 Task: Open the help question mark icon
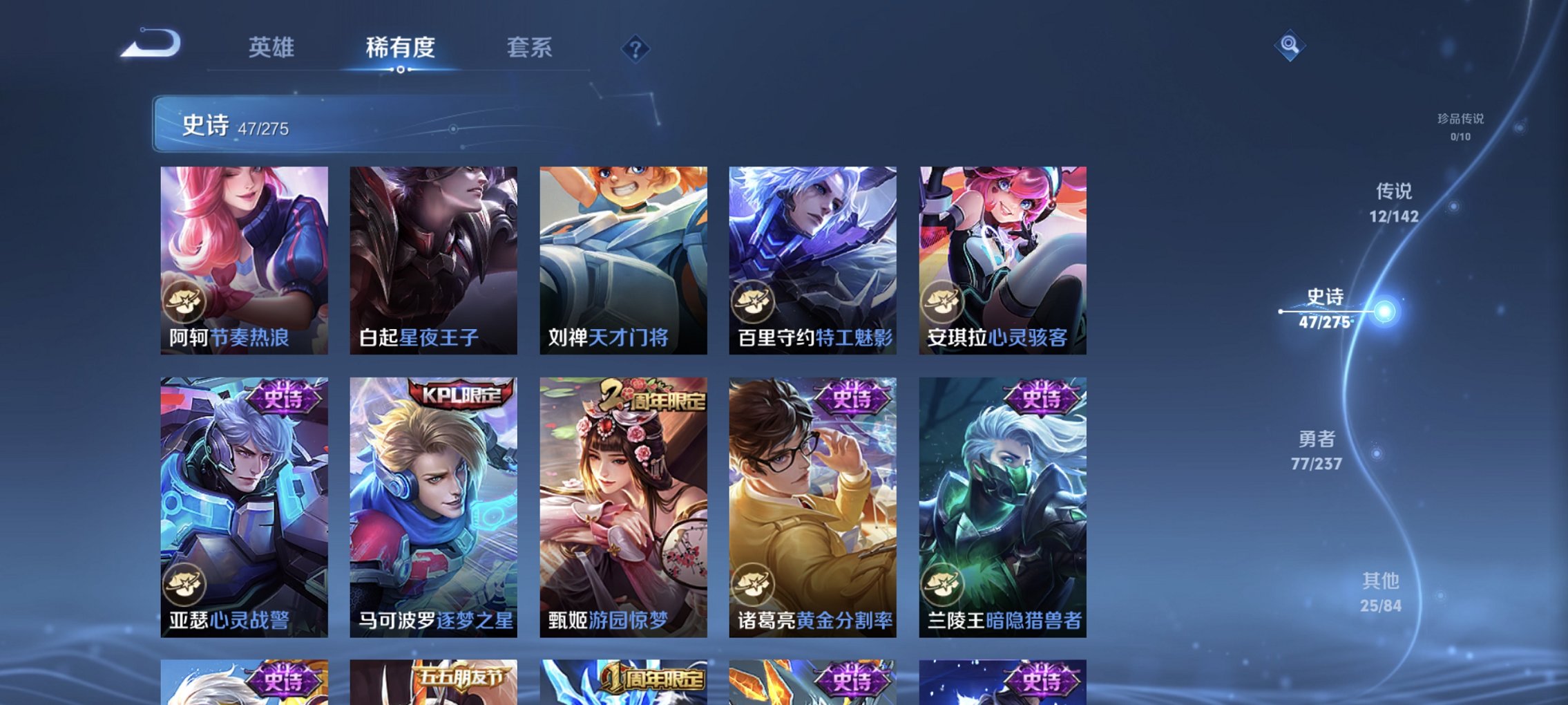point(635,48)
